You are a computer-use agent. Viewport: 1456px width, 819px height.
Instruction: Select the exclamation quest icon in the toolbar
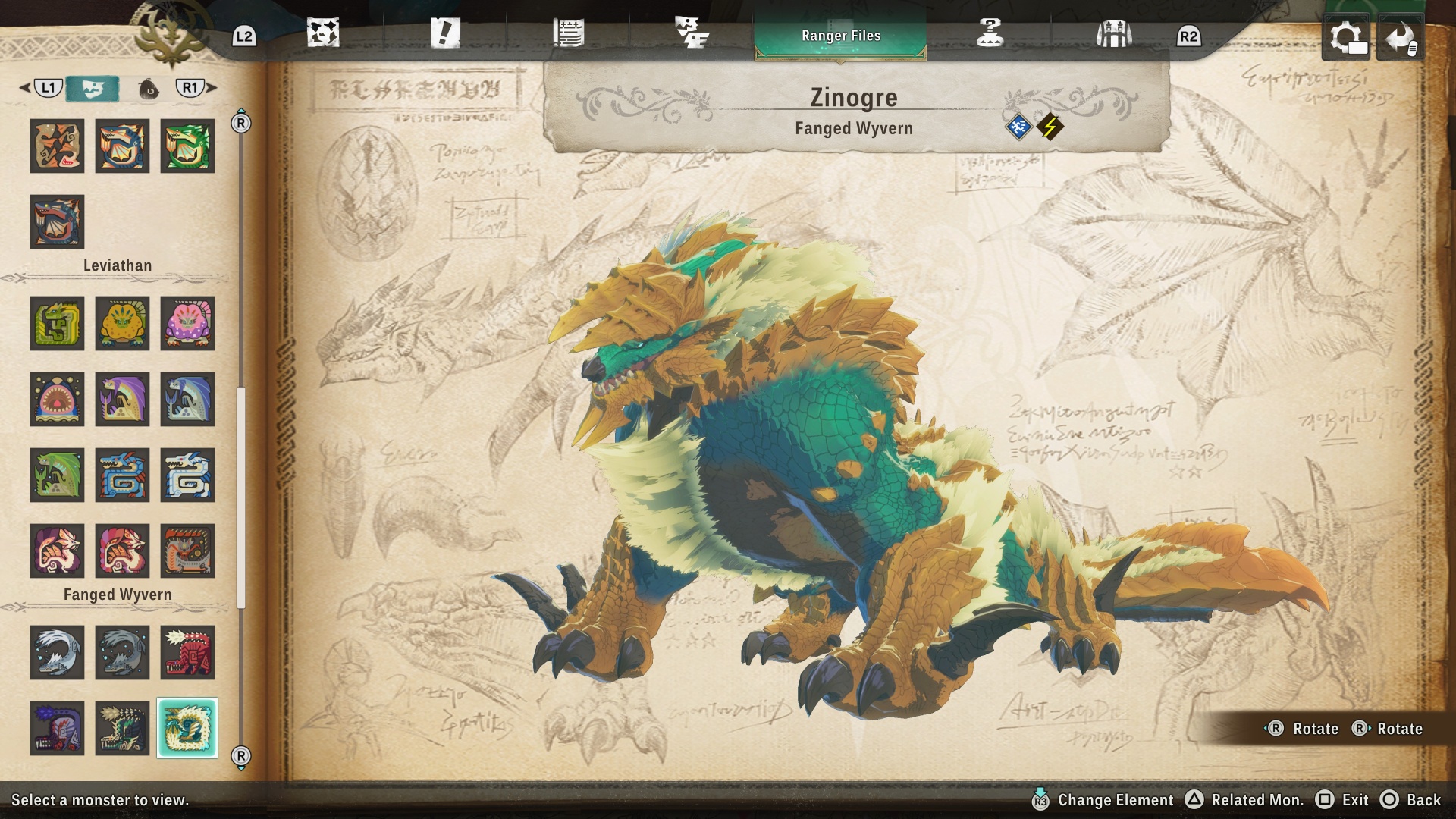[x=447, y=33]
